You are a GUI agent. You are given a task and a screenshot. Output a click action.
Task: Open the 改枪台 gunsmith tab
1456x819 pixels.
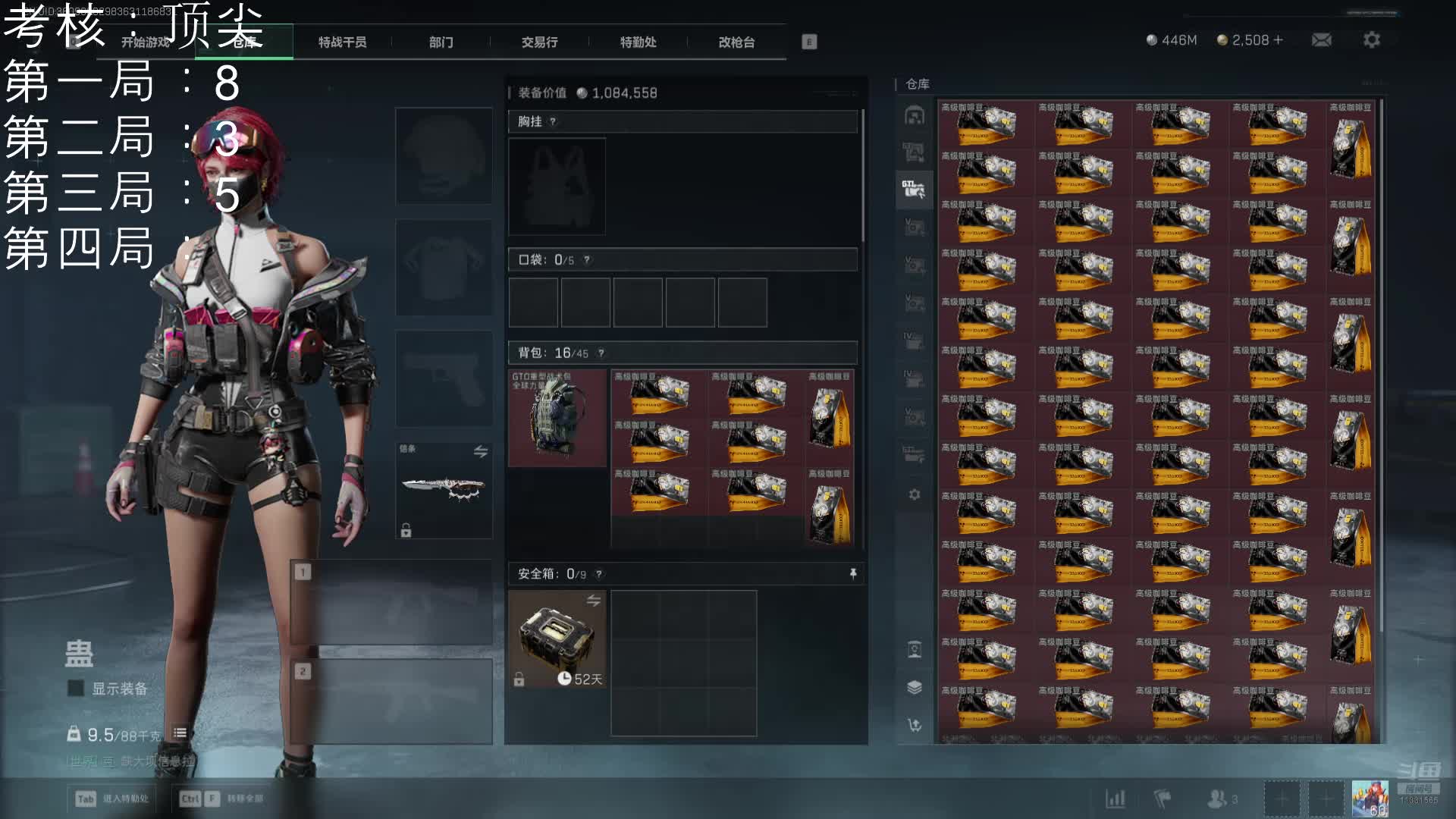pos(736,42)
